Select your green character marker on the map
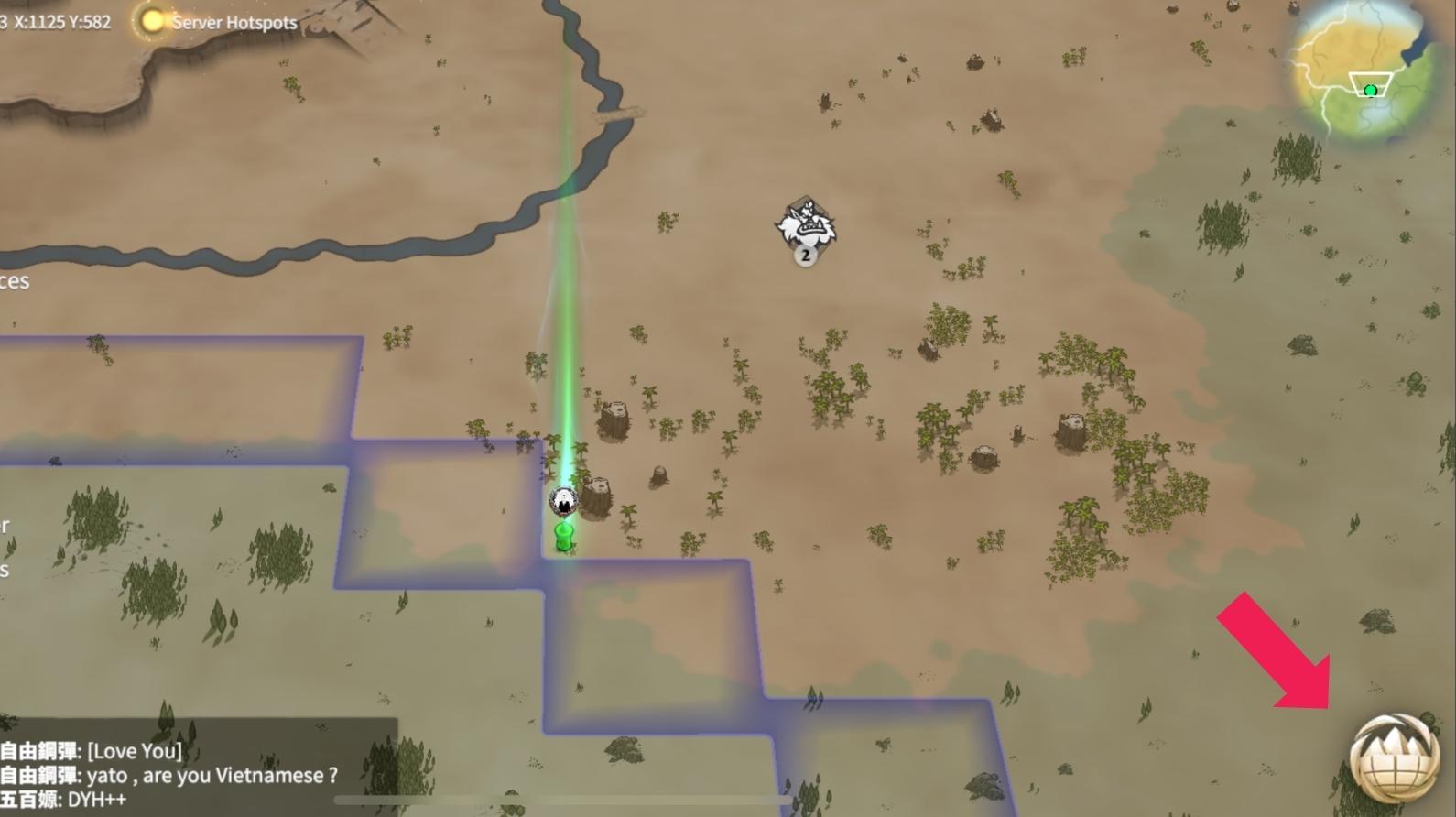Screen dimensions: 1456x817 click(563, 536)
